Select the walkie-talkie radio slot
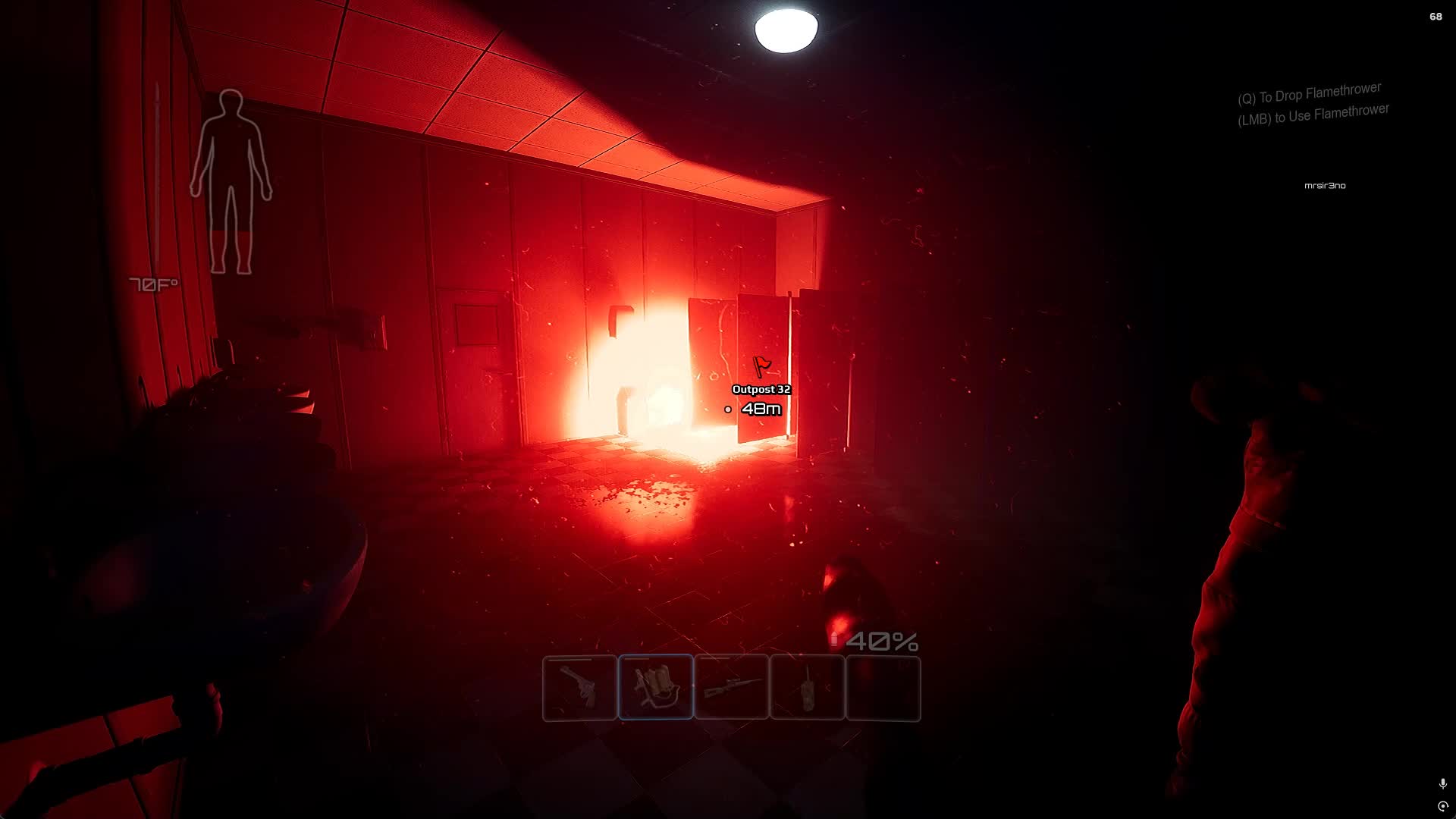 pos(808,688)
